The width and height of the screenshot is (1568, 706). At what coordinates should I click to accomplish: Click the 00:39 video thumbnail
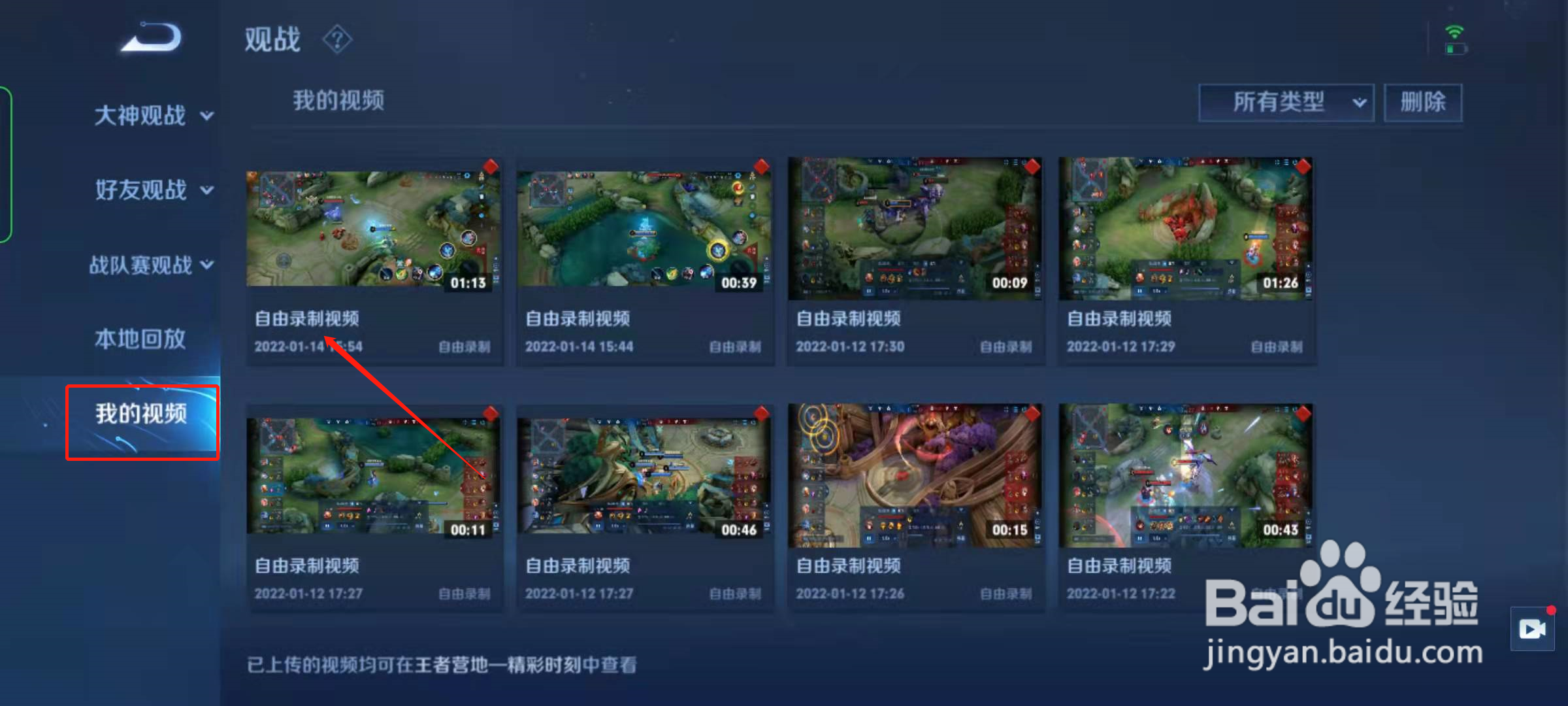(645, 229)
